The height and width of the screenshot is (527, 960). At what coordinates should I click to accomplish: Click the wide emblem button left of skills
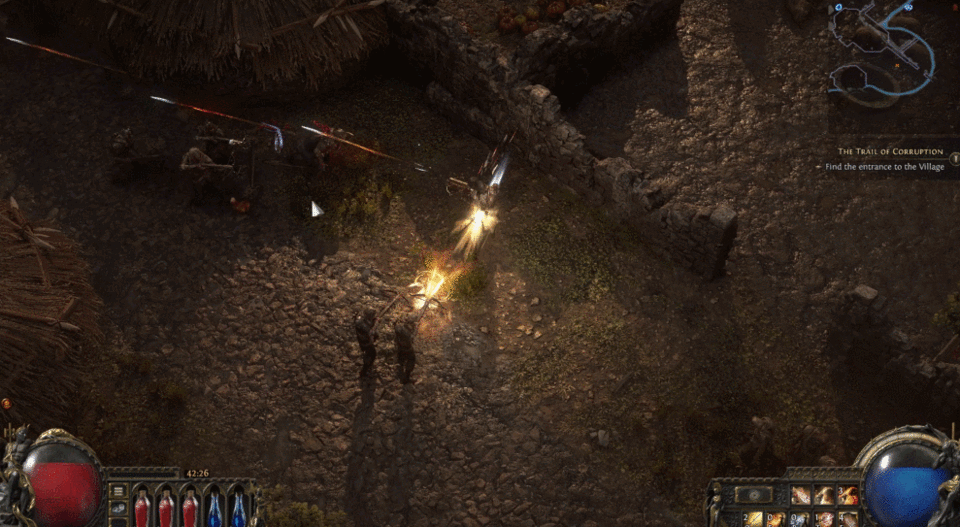[x=753, y=494]
